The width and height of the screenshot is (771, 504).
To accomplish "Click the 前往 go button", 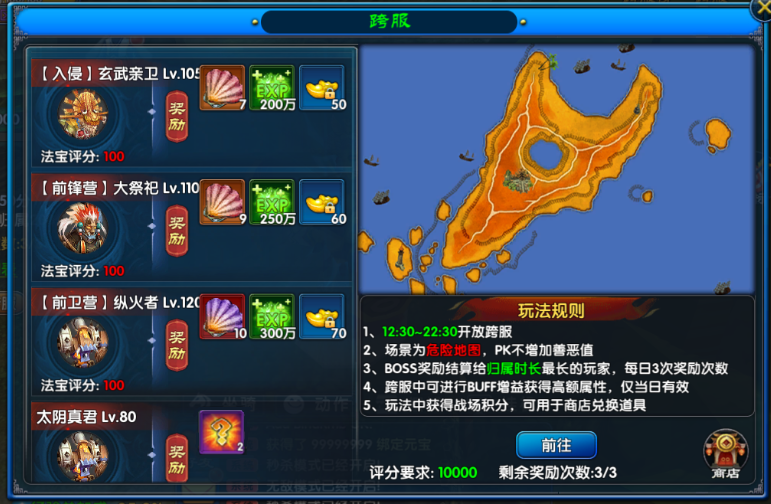I will (x=556, y=444).
